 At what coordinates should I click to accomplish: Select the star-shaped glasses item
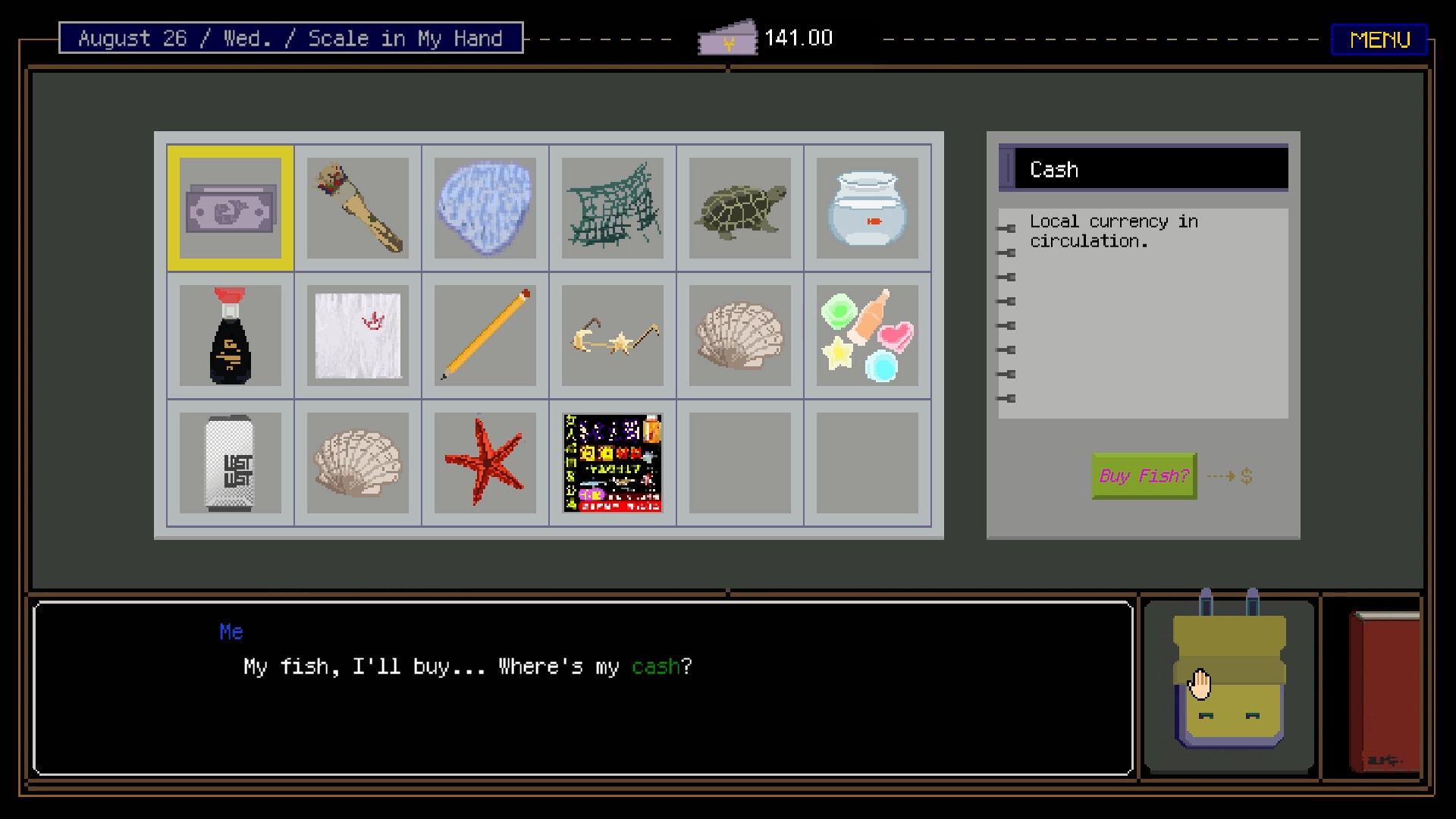612,334
